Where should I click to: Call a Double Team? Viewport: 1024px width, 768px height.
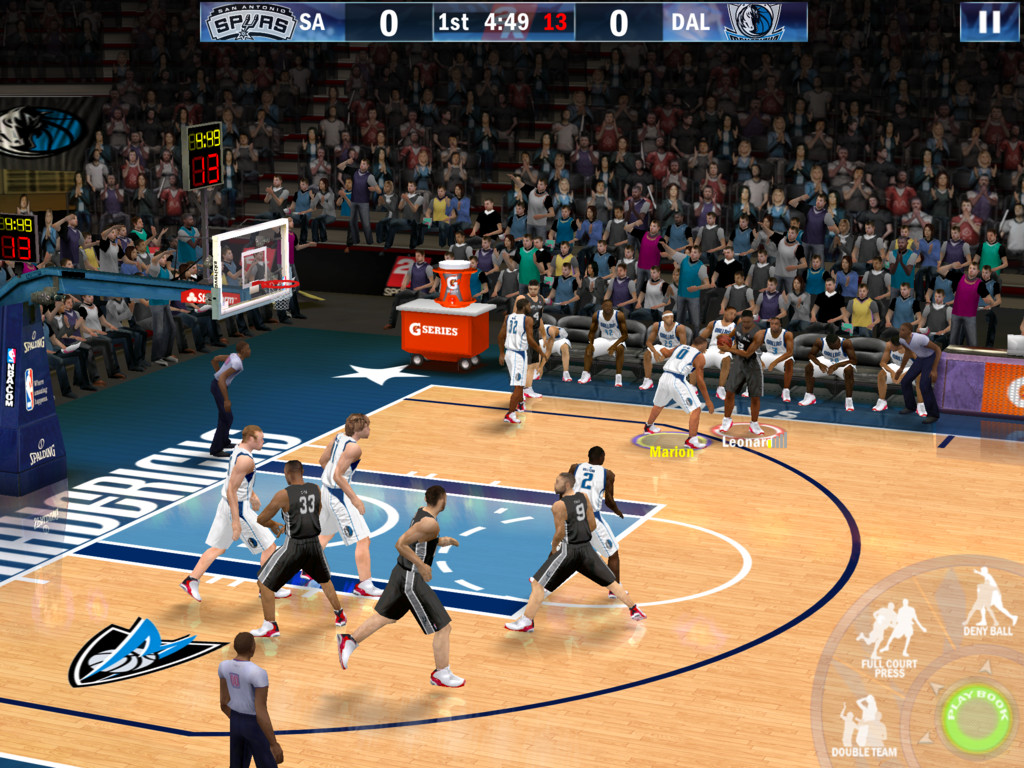(862, 724)
